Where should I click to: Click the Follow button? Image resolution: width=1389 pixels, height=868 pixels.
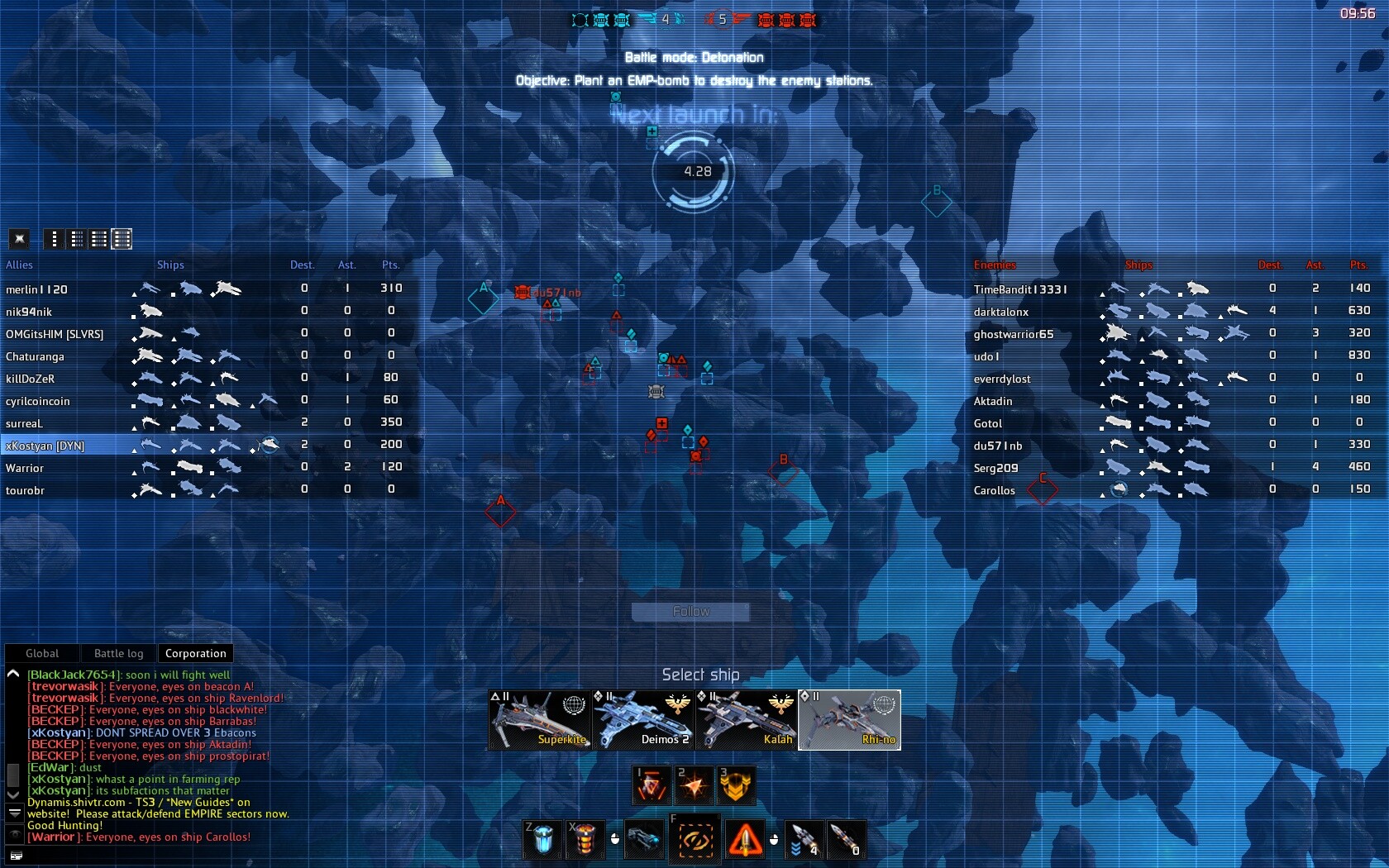[690, 612]
